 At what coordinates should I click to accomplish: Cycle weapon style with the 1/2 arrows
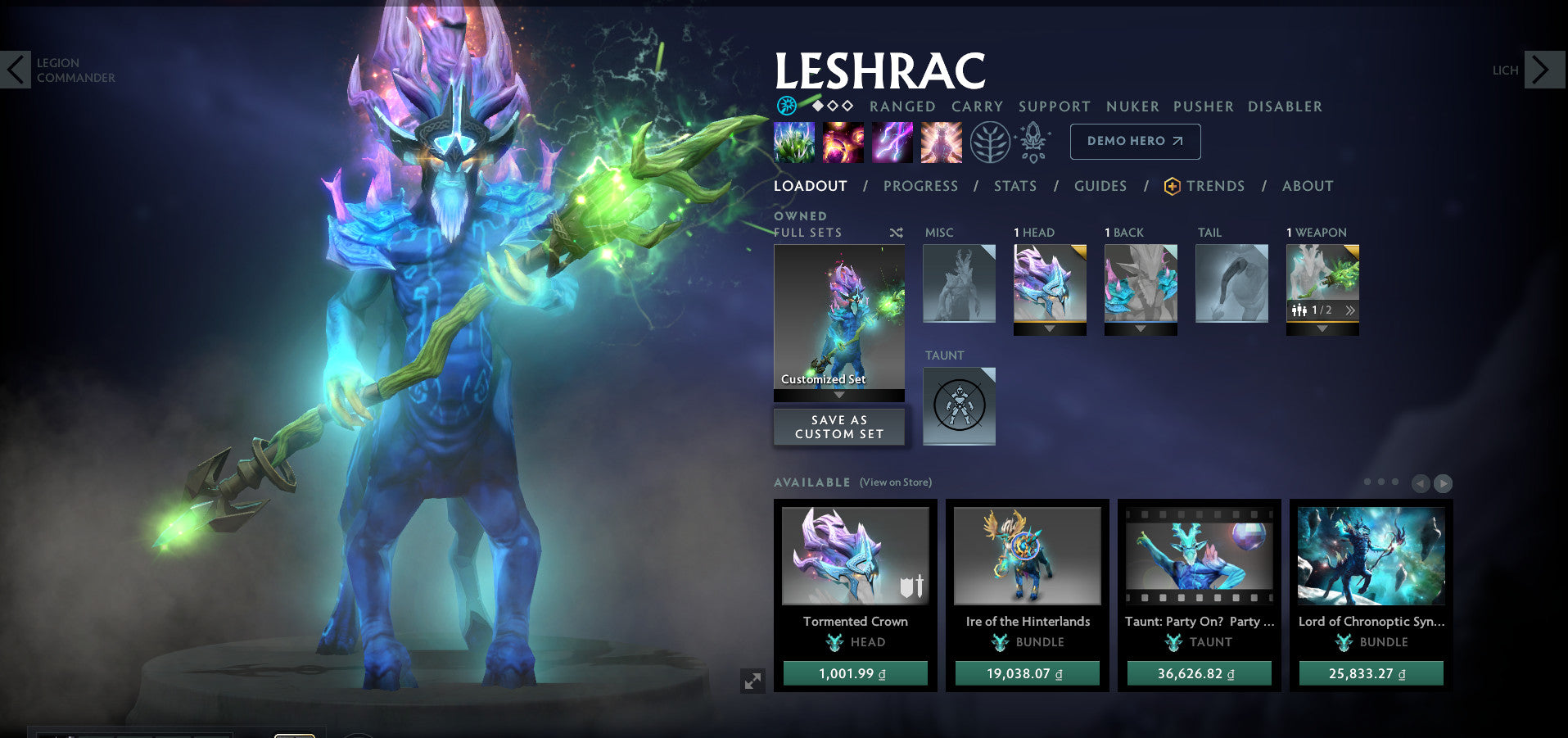click(1349, 310)
